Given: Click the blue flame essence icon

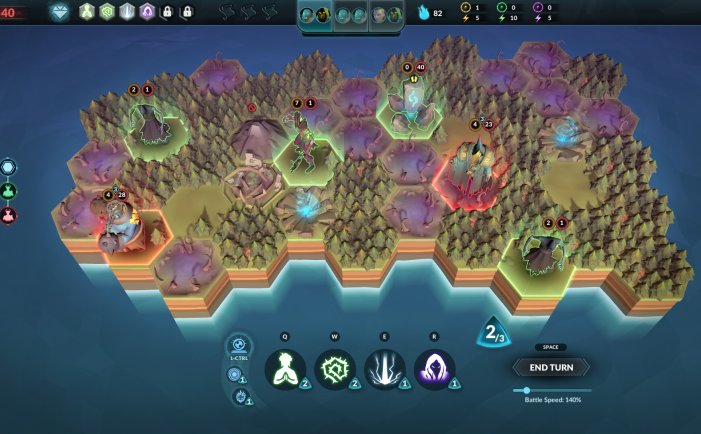Looking at the screenshot, I should click(423, 13).
